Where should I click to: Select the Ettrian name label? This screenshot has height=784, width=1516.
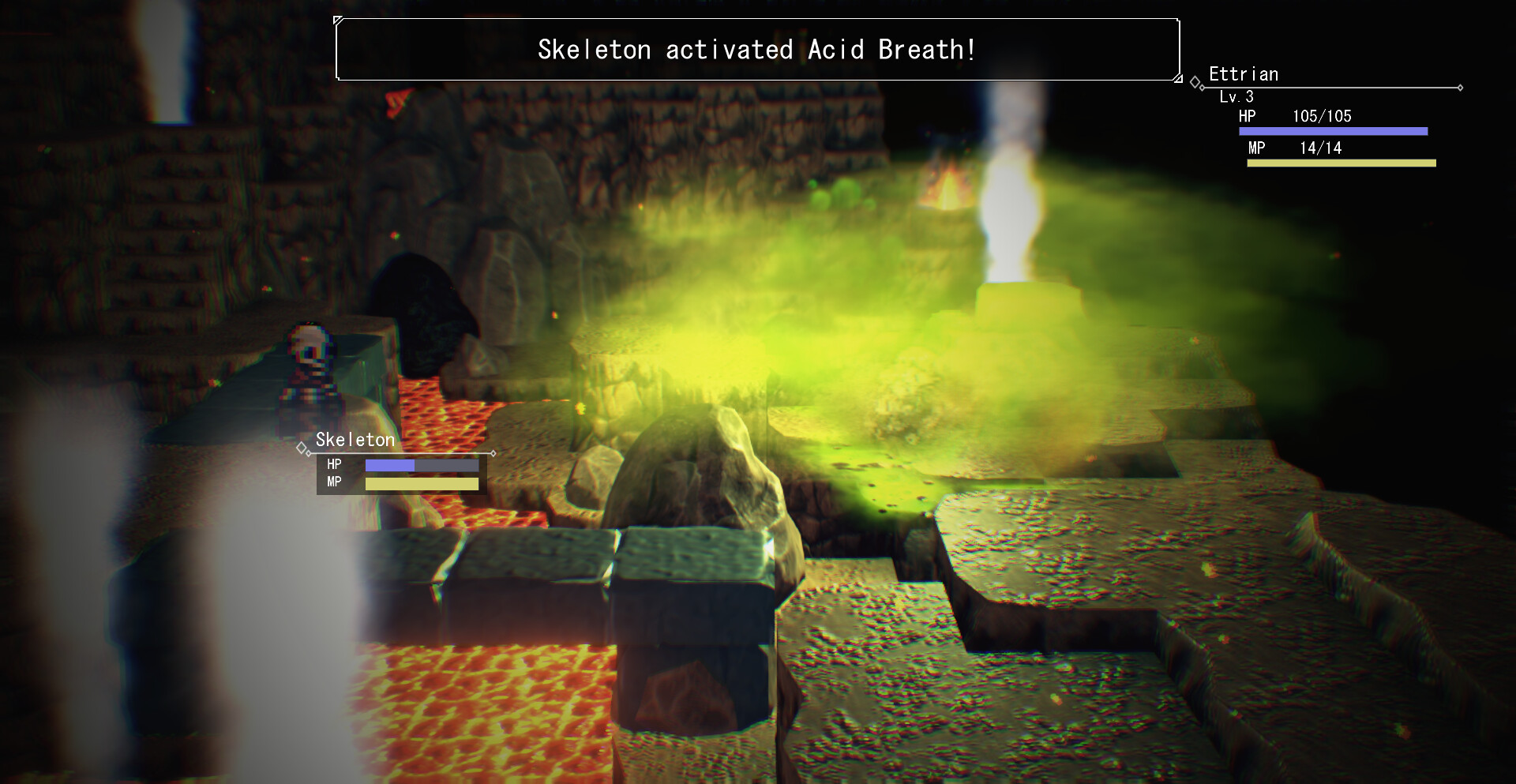click(x=1244, y=73)
